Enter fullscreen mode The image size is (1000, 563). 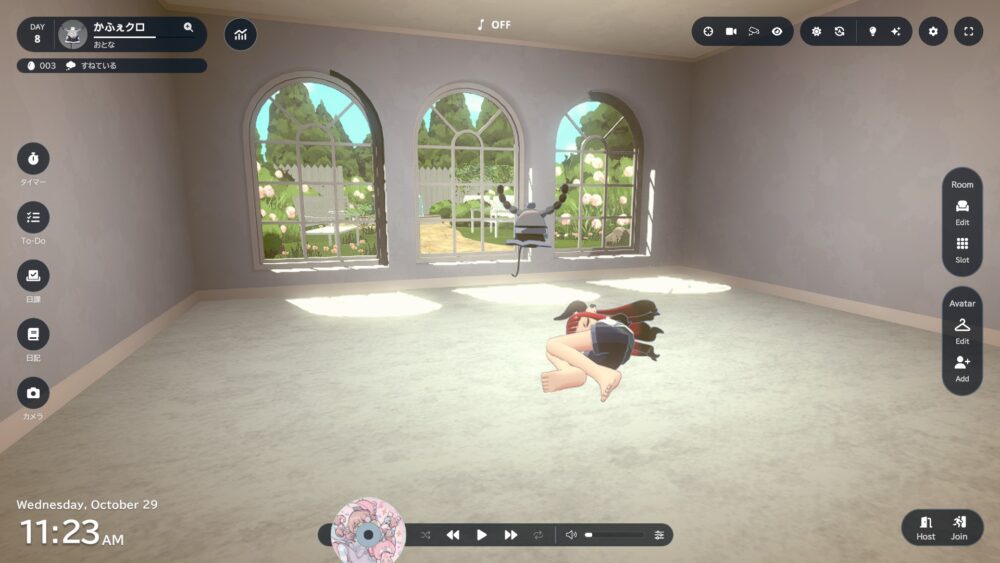pyautogui.click(x=968, y=31)
